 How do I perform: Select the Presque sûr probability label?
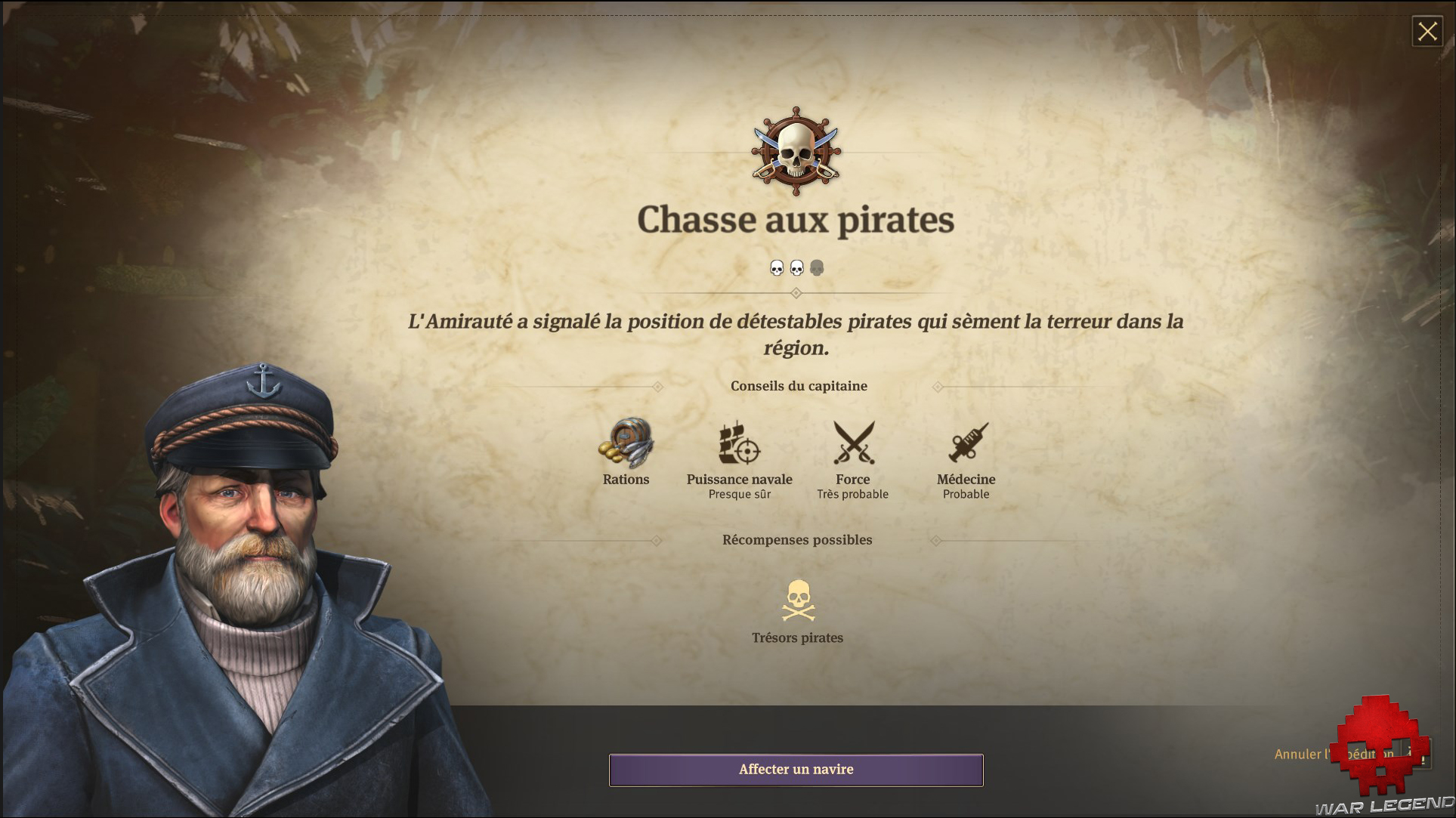(x=739, y=494)
